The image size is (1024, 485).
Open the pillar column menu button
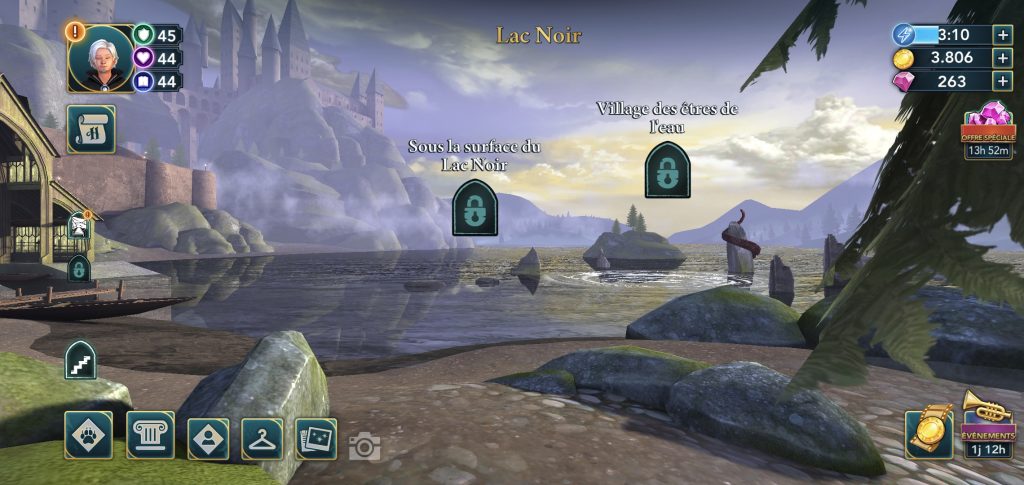(150, 436)
